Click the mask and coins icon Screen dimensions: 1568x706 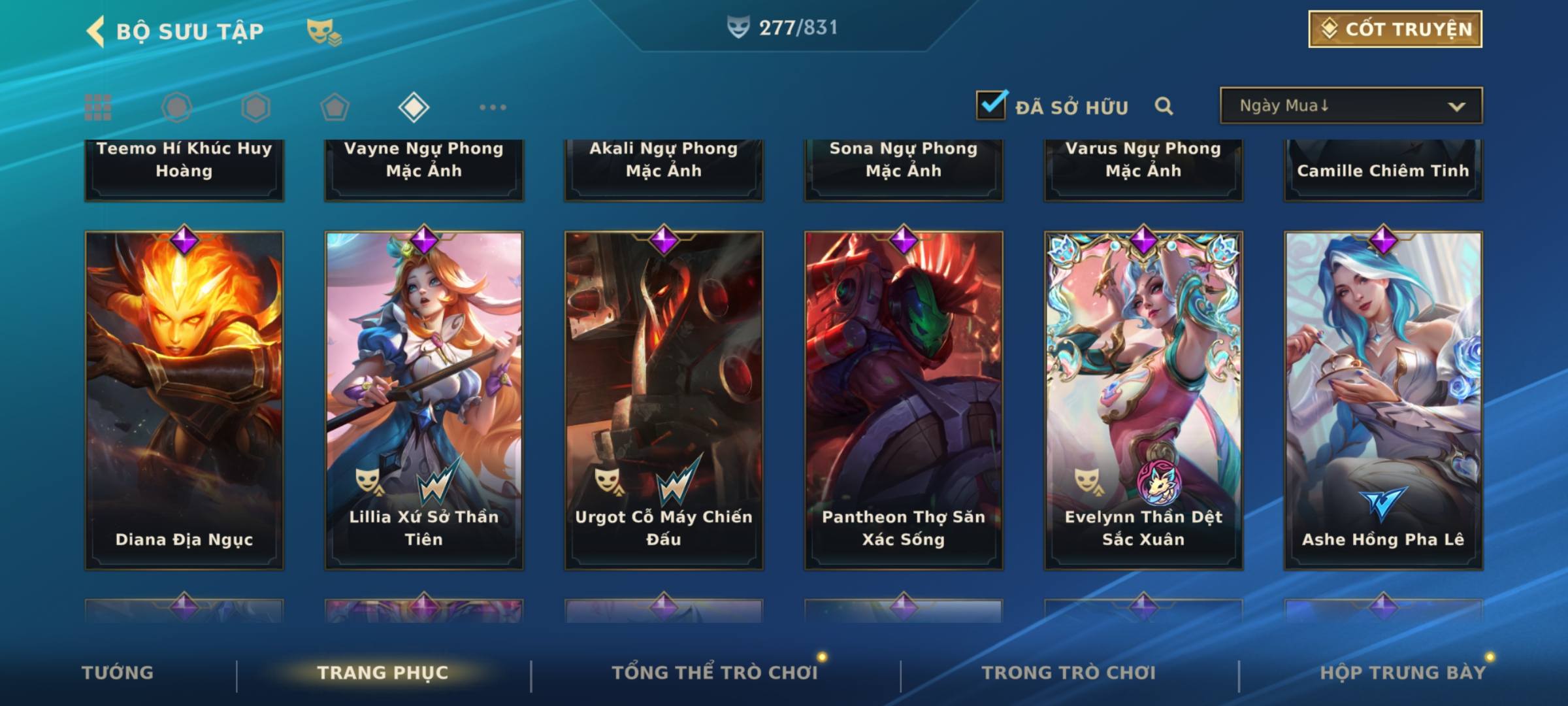click(324, 31)
